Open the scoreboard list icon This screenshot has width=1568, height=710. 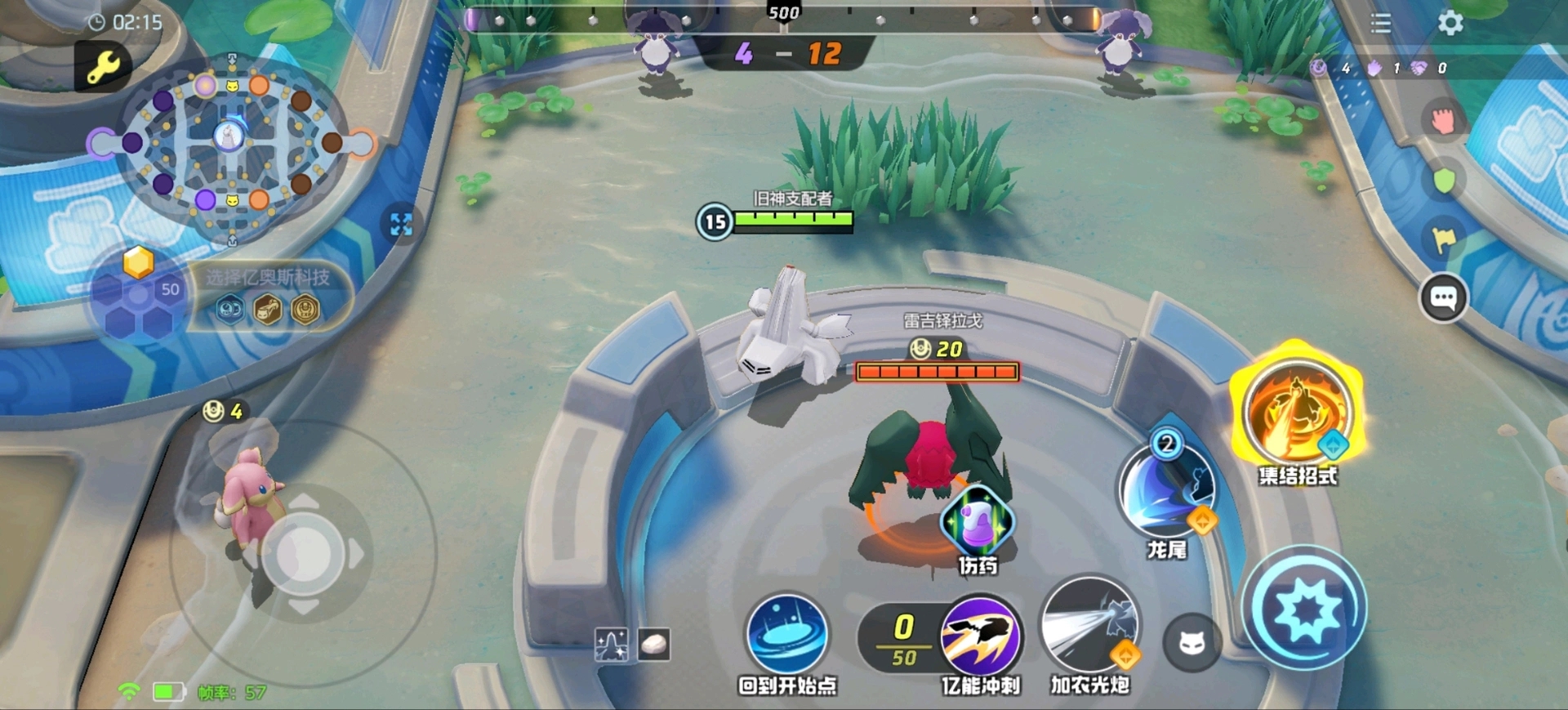1381,23
